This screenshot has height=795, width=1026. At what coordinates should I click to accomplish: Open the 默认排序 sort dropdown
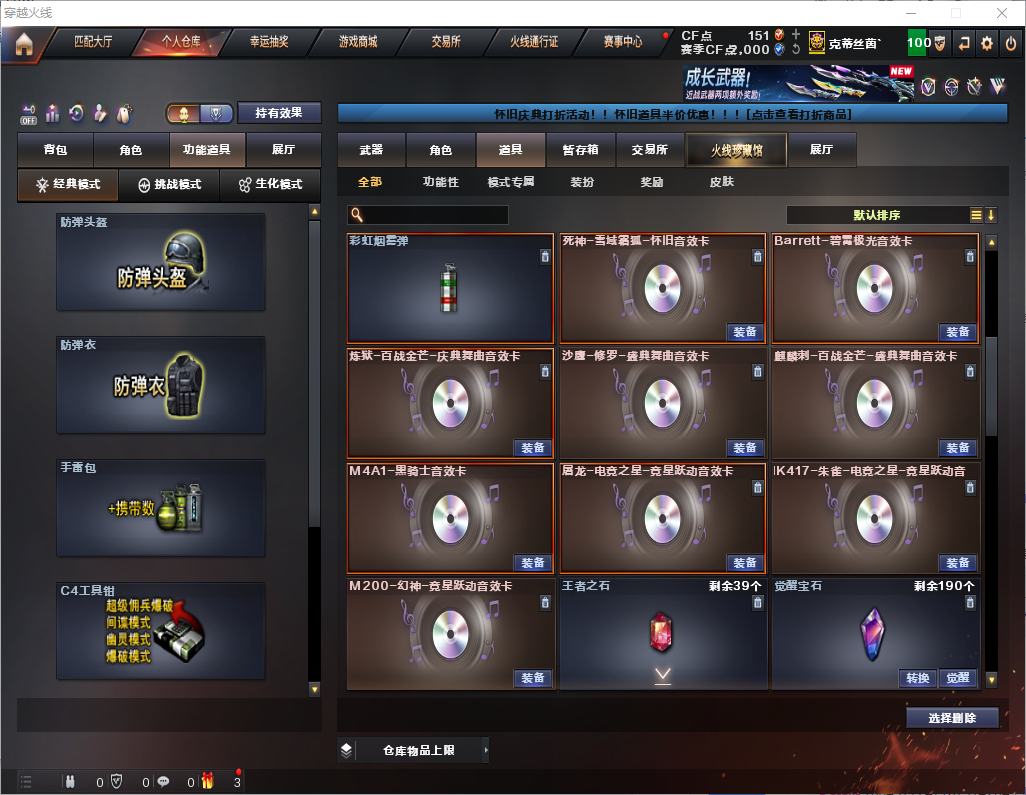click(877, 215)
